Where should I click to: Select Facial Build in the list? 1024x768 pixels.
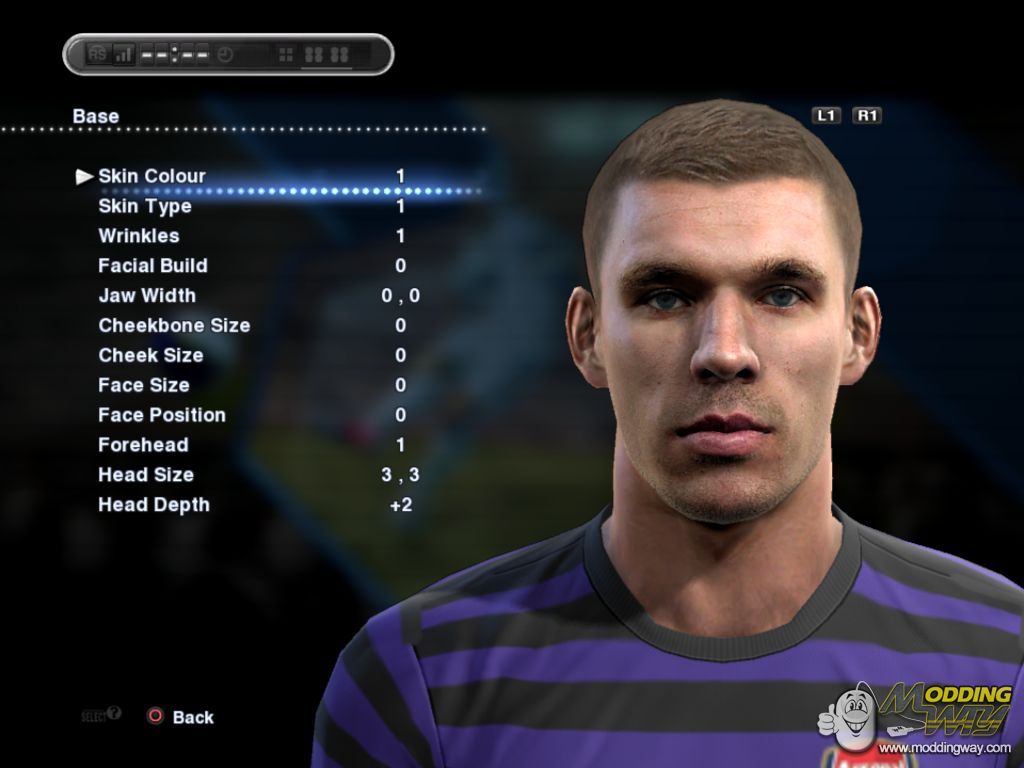tap(153, 266)
